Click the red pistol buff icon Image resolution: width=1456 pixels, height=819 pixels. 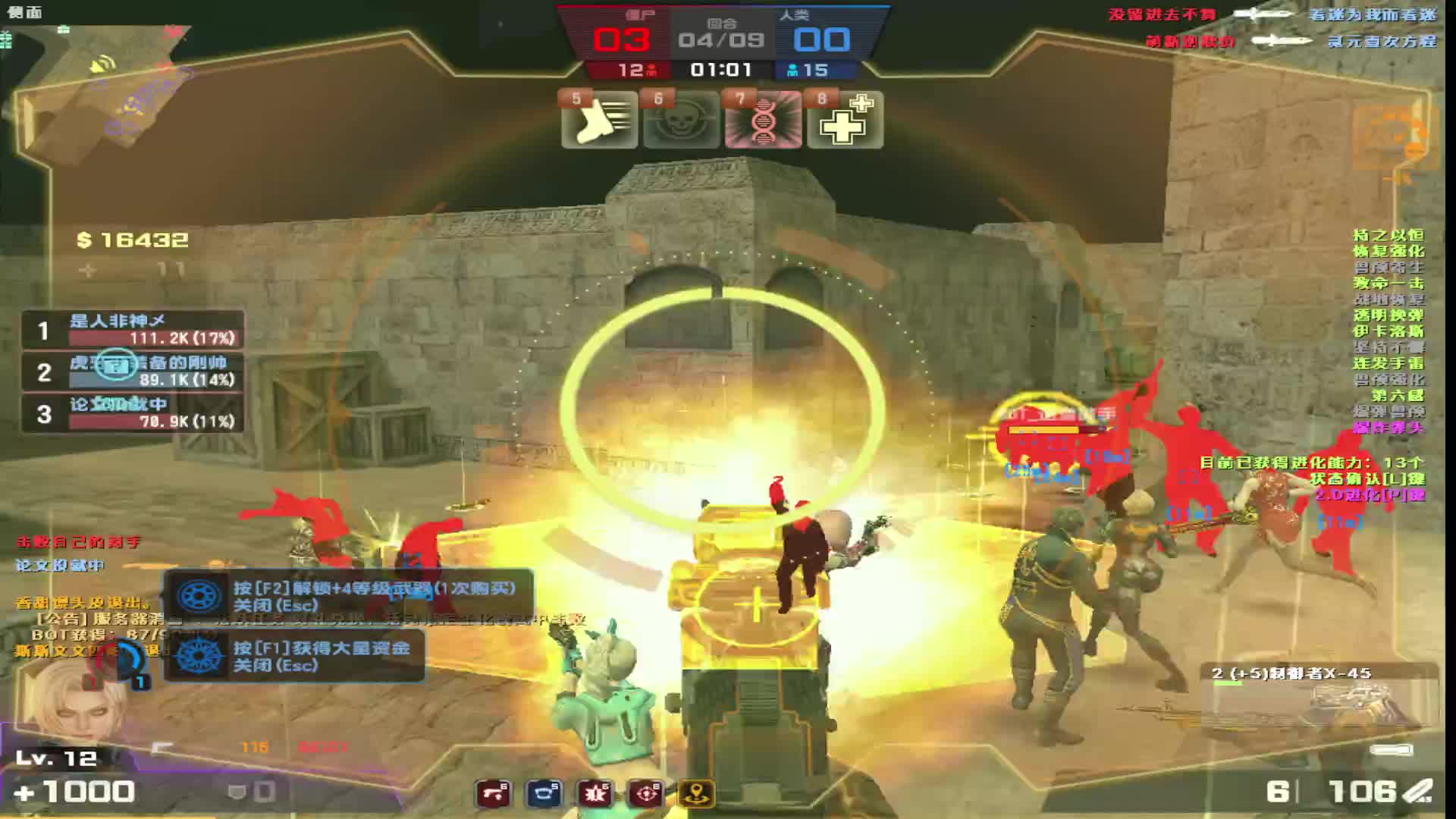tap(494, 794)
